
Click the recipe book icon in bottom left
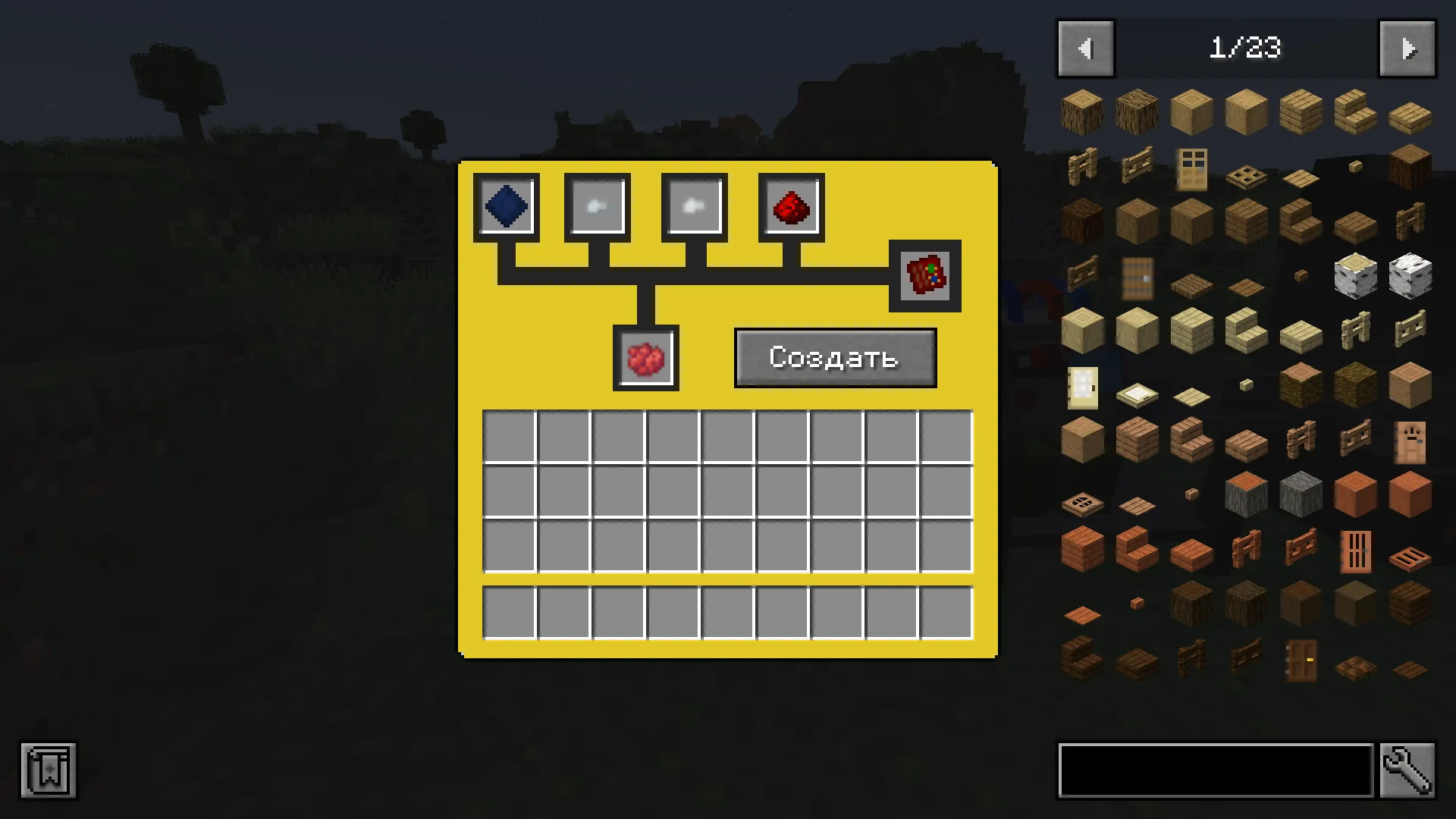click(48, 770)
